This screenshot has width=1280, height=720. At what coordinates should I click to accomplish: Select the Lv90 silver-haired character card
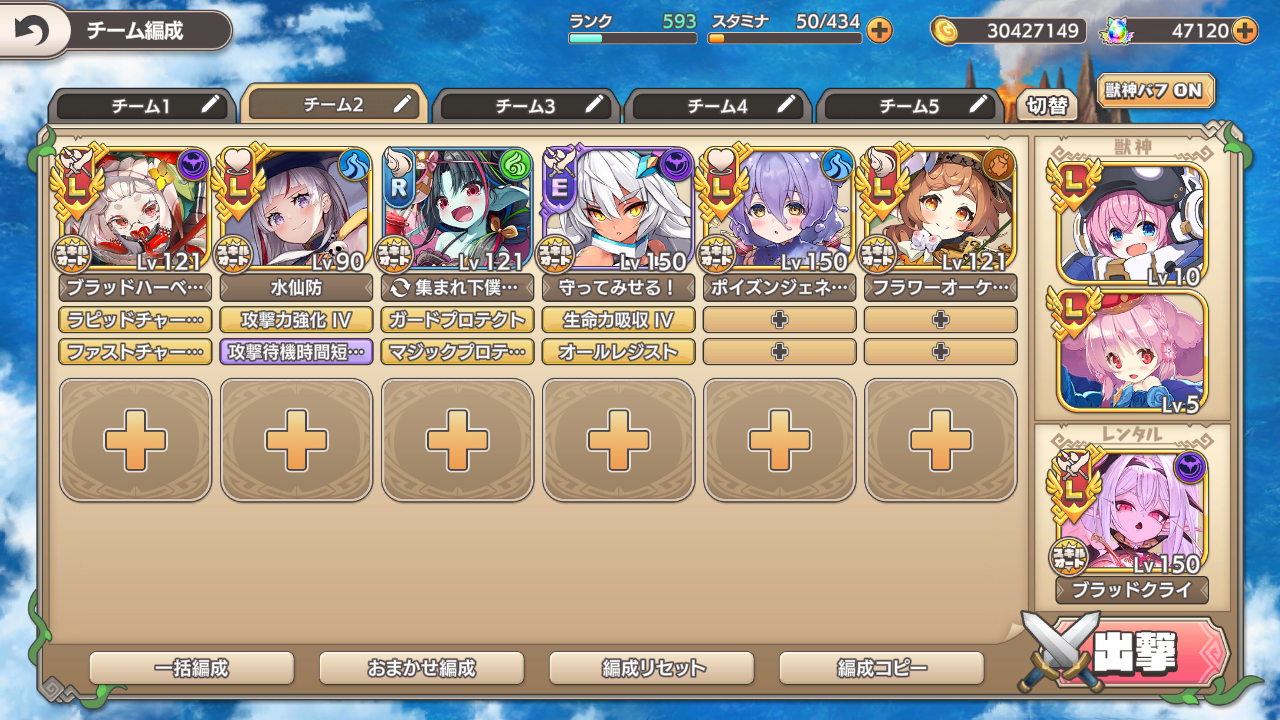click(296, 210)
